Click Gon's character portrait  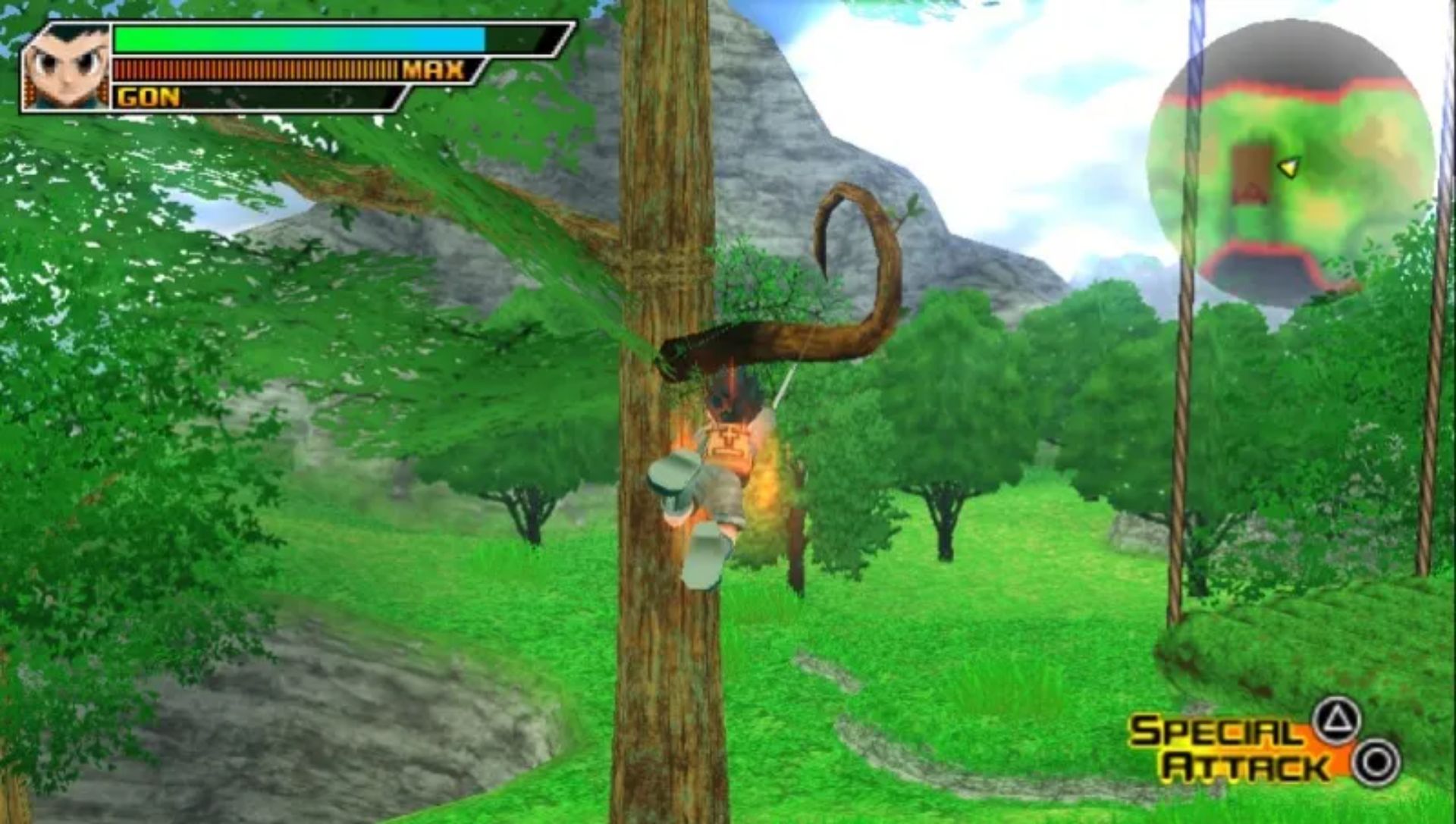point(67,68)
